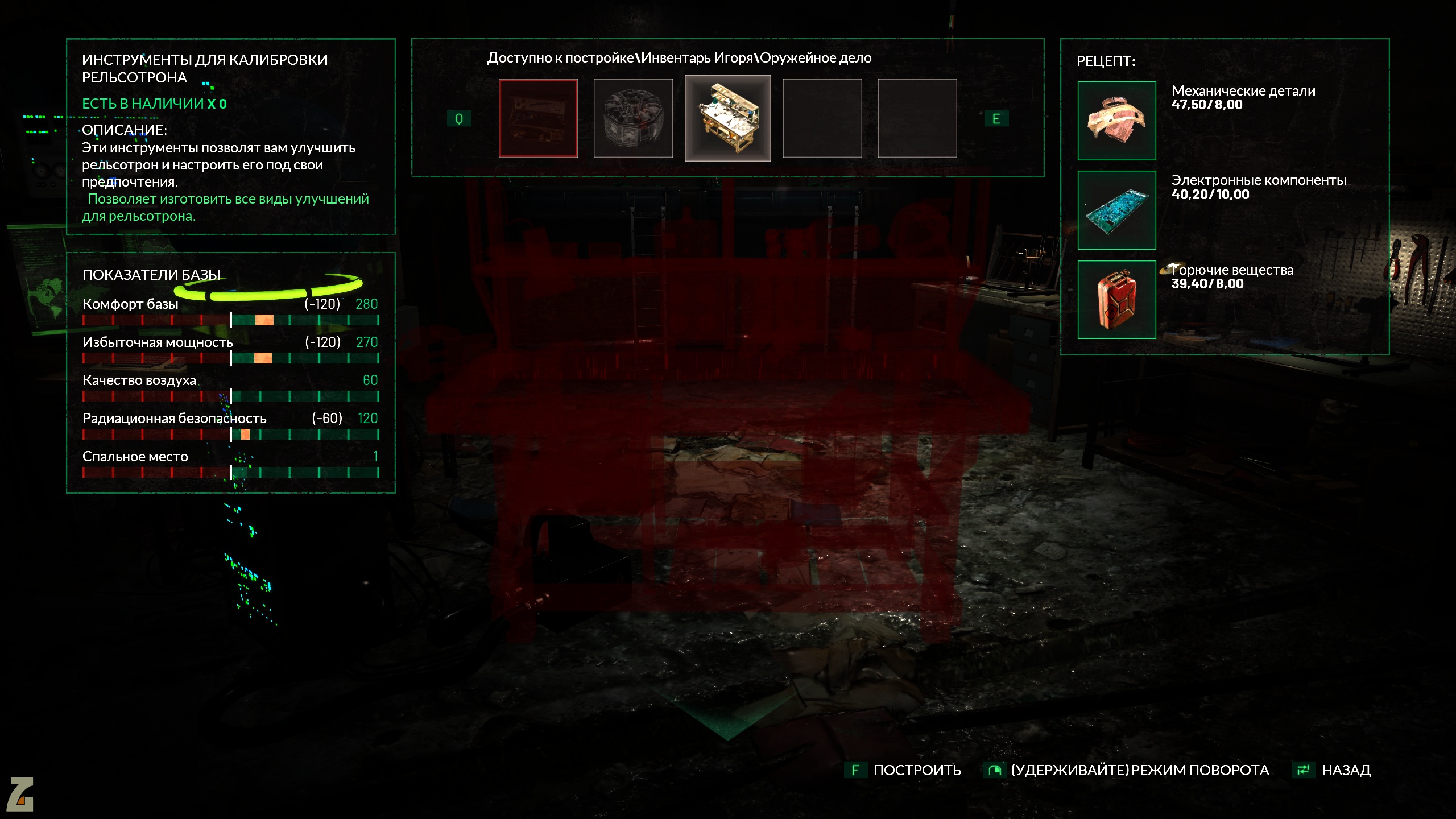Inspect the Электронные компоненты circuit board icon
The height and width of the screenshot is (819, 1456).
[x=1116, y=210]
